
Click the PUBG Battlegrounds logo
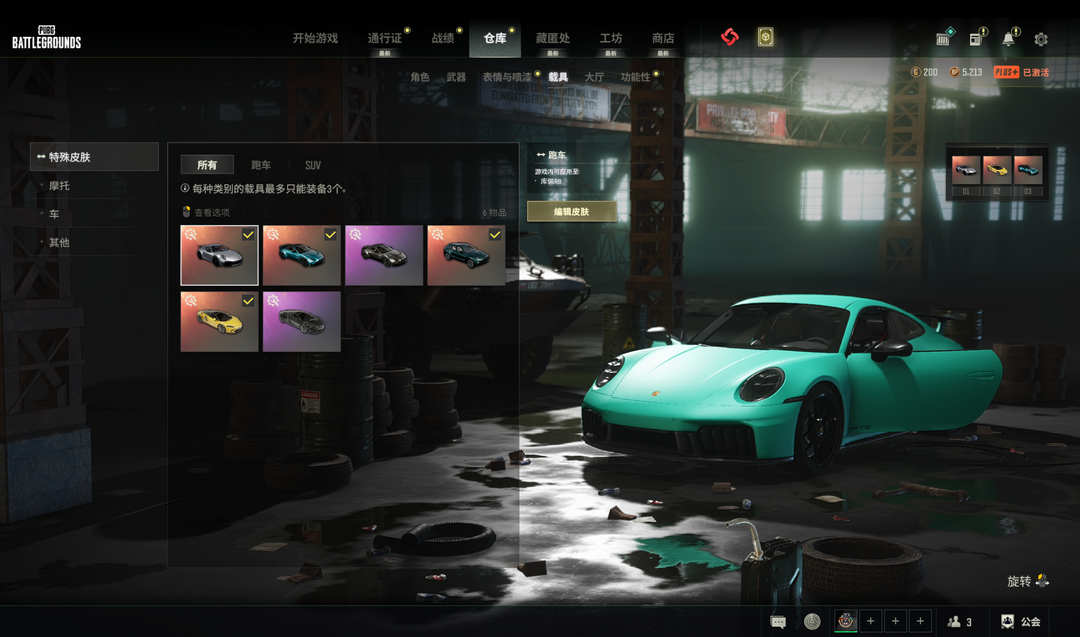[46, 37]
